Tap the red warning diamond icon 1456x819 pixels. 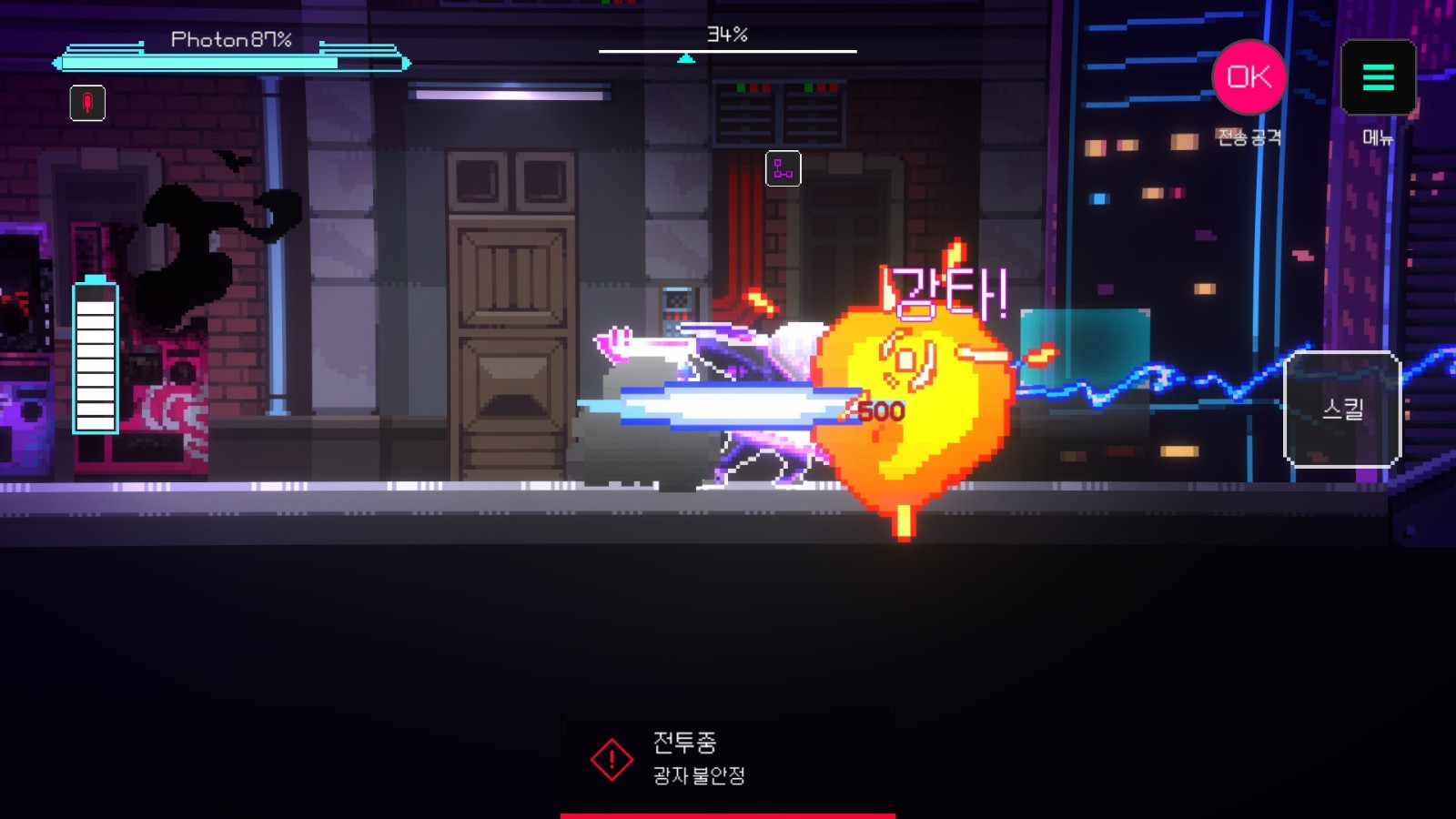612,756
